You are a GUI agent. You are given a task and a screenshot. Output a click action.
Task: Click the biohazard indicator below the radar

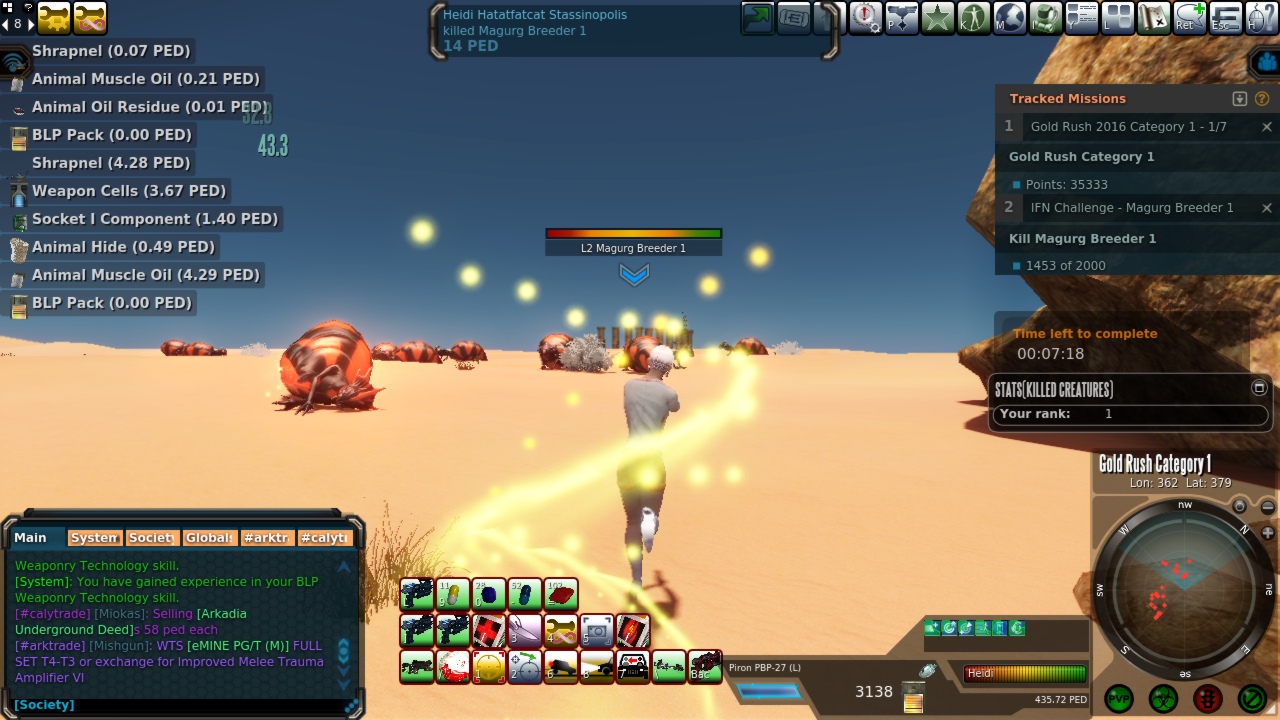[x=1163, y=698]
